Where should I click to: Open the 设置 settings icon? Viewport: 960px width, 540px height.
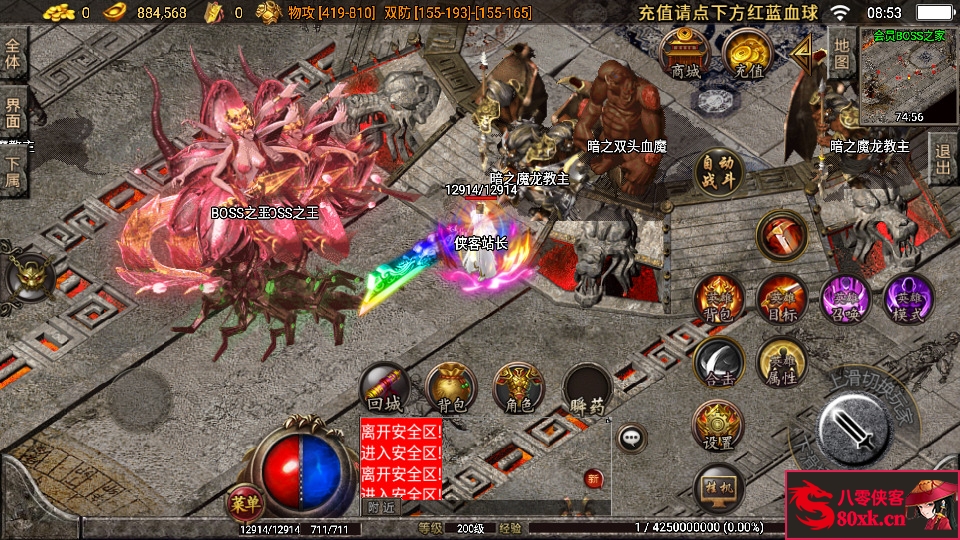pyautogui.click(x=717, y=426)
